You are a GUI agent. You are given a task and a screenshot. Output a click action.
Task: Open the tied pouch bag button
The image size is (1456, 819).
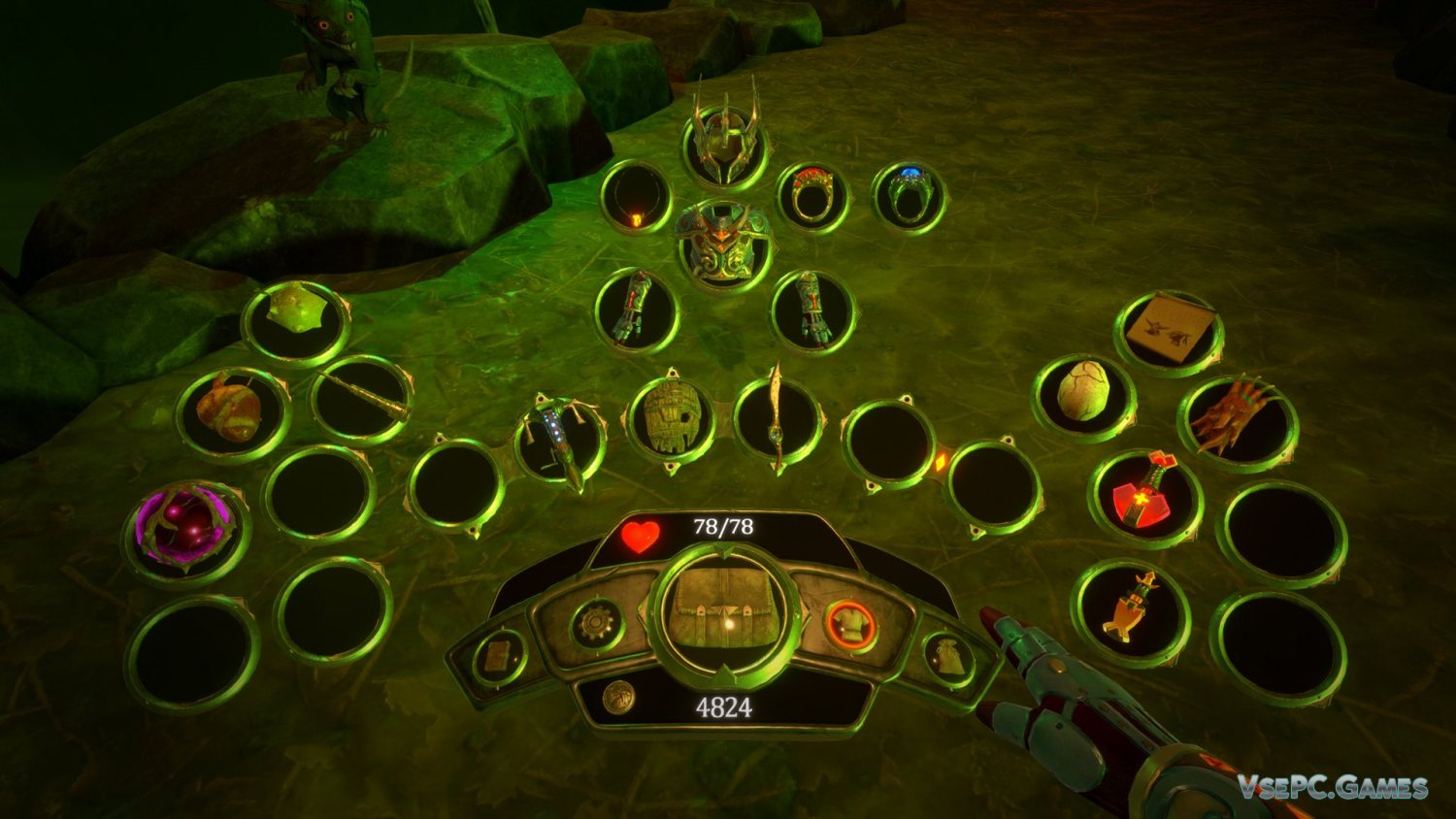point(947,658)
